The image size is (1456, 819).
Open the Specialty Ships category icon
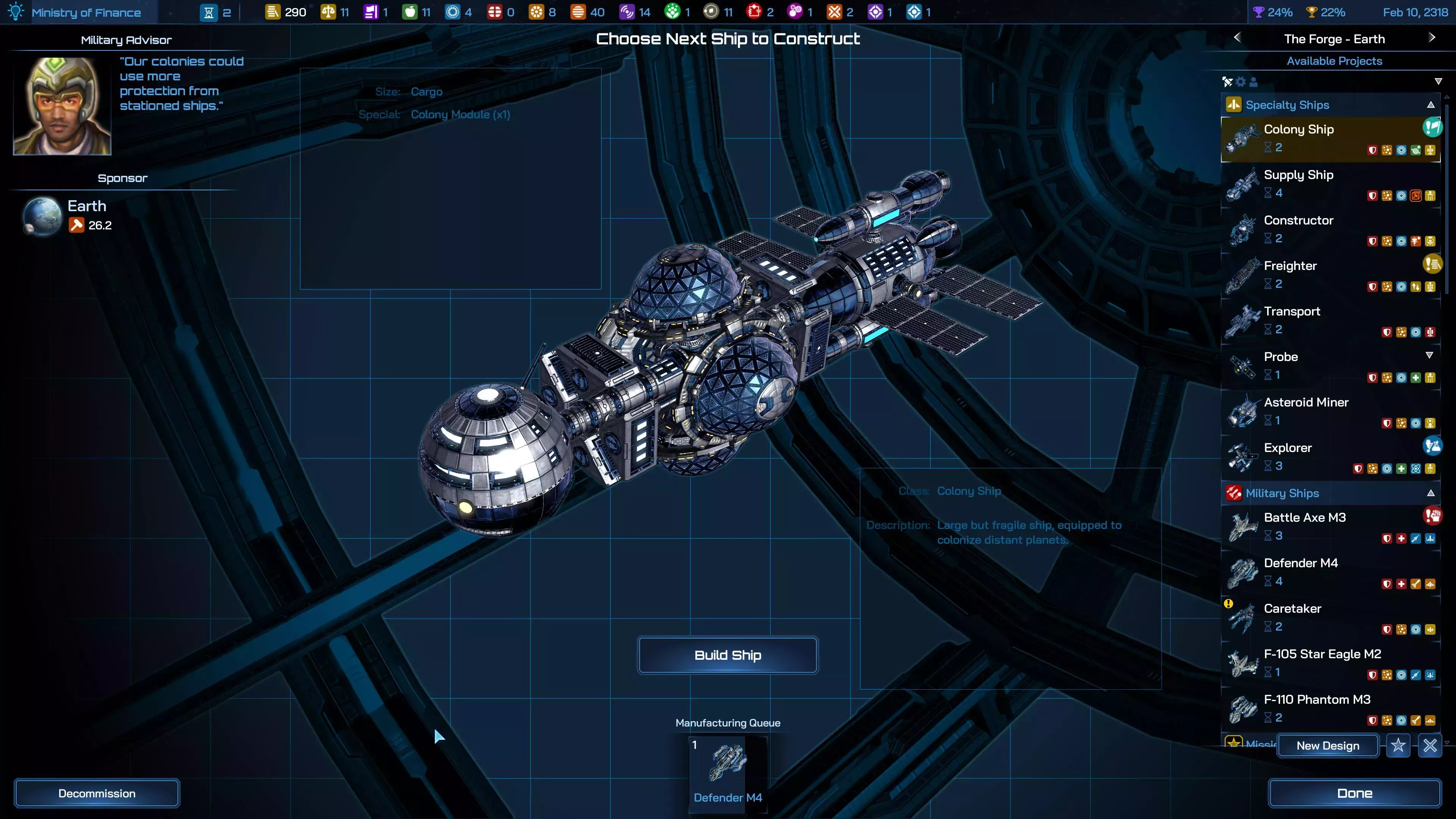pyautogui.click(x=1234, y=105)
